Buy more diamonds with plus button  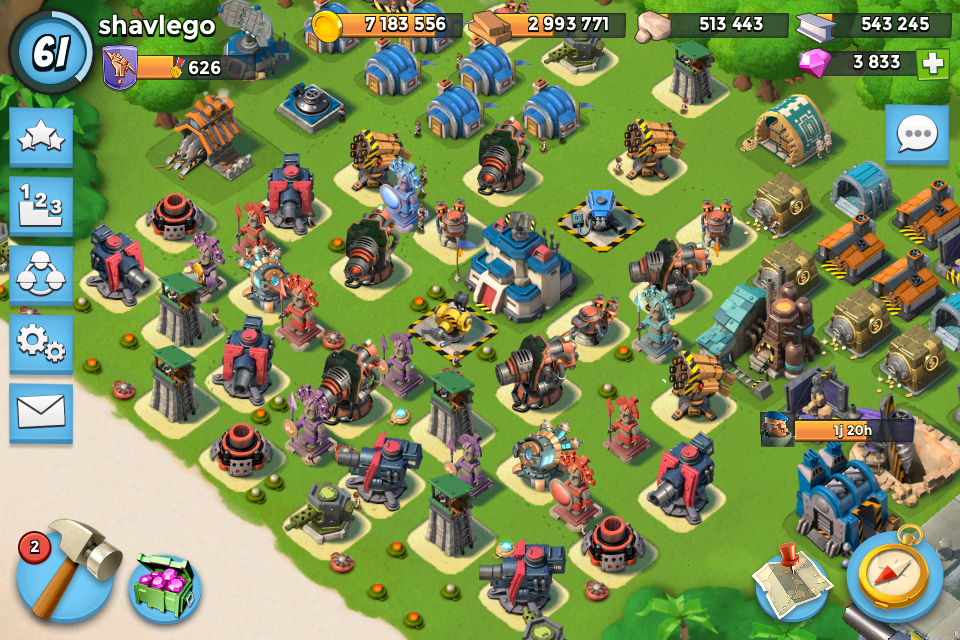tap(932, 63)
